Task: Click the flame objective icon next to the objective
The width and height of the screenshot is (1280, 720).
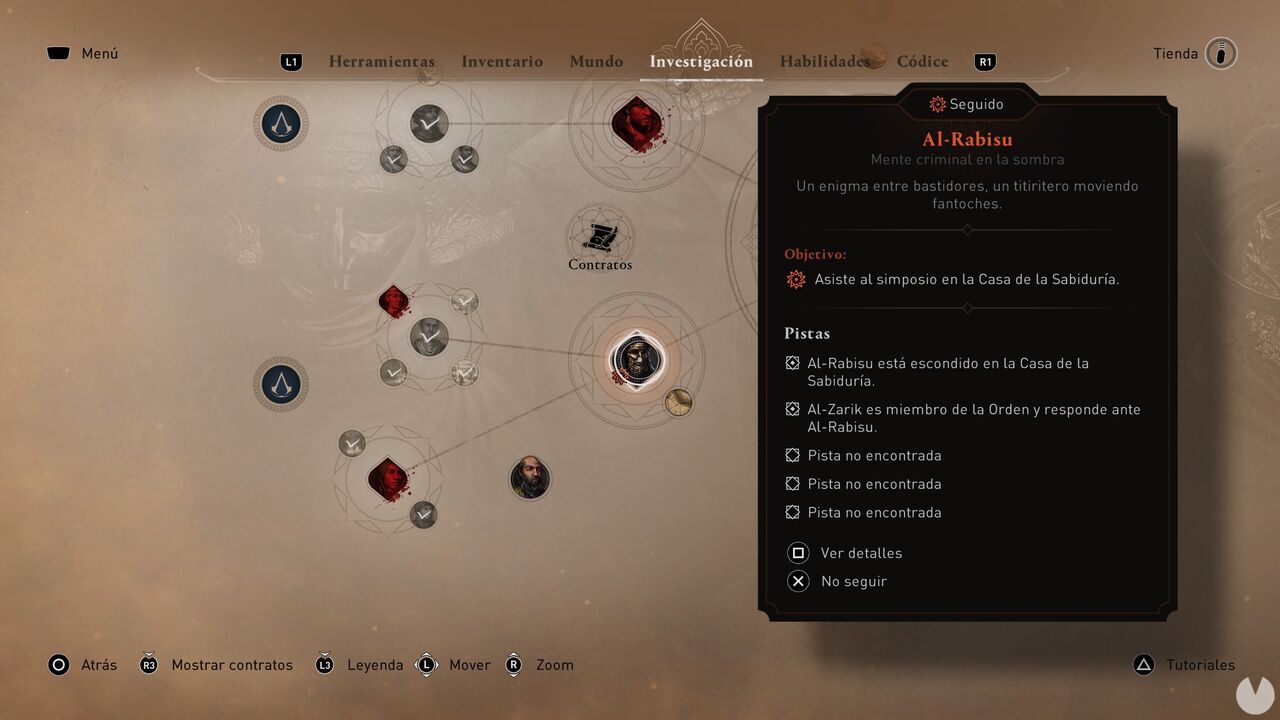Action: tap(795, 279)
